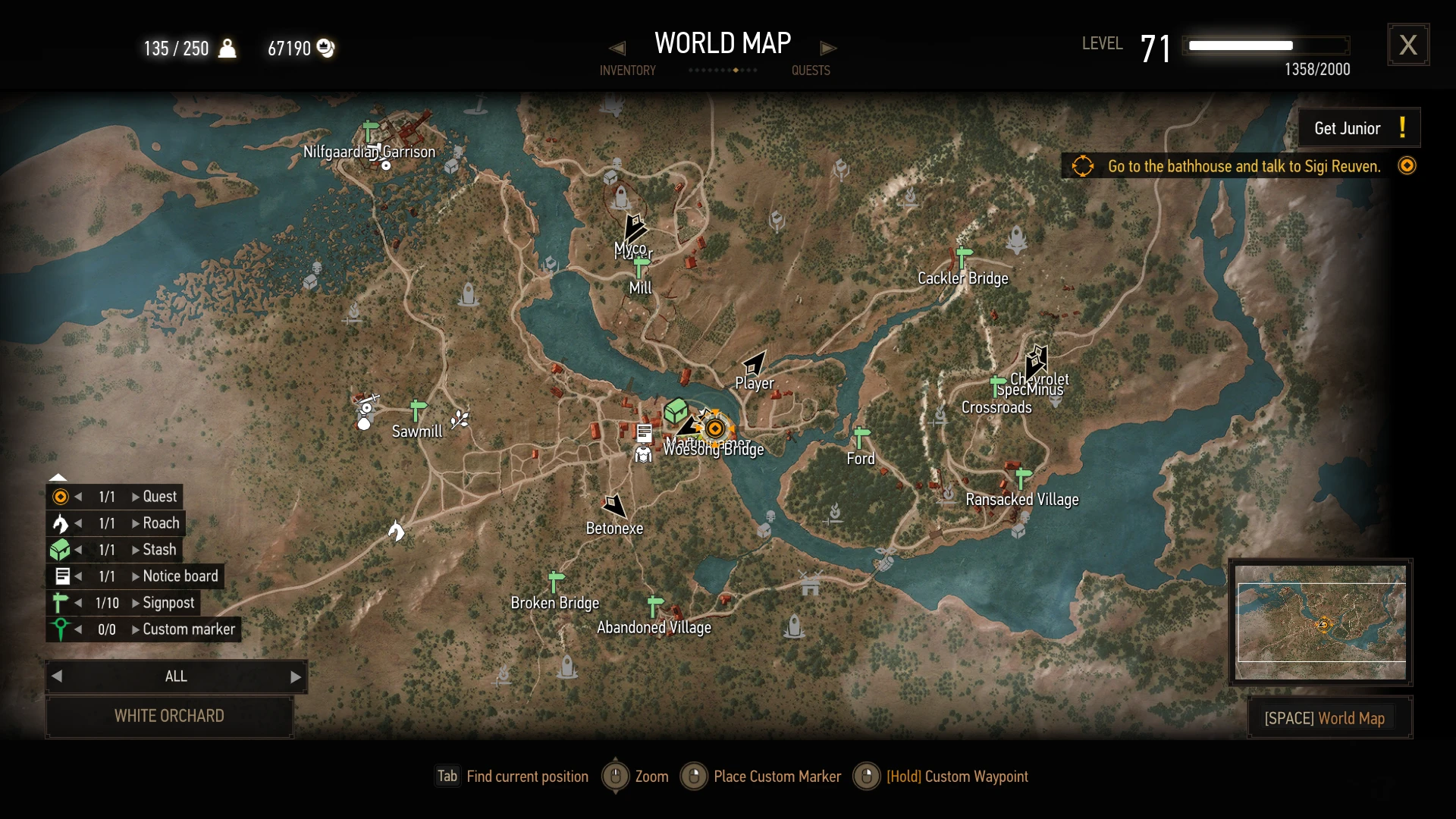Viewport: 1456px width, 819px height.
Task: Click the right arrow of the ALL filter
Action: (296, 676)
